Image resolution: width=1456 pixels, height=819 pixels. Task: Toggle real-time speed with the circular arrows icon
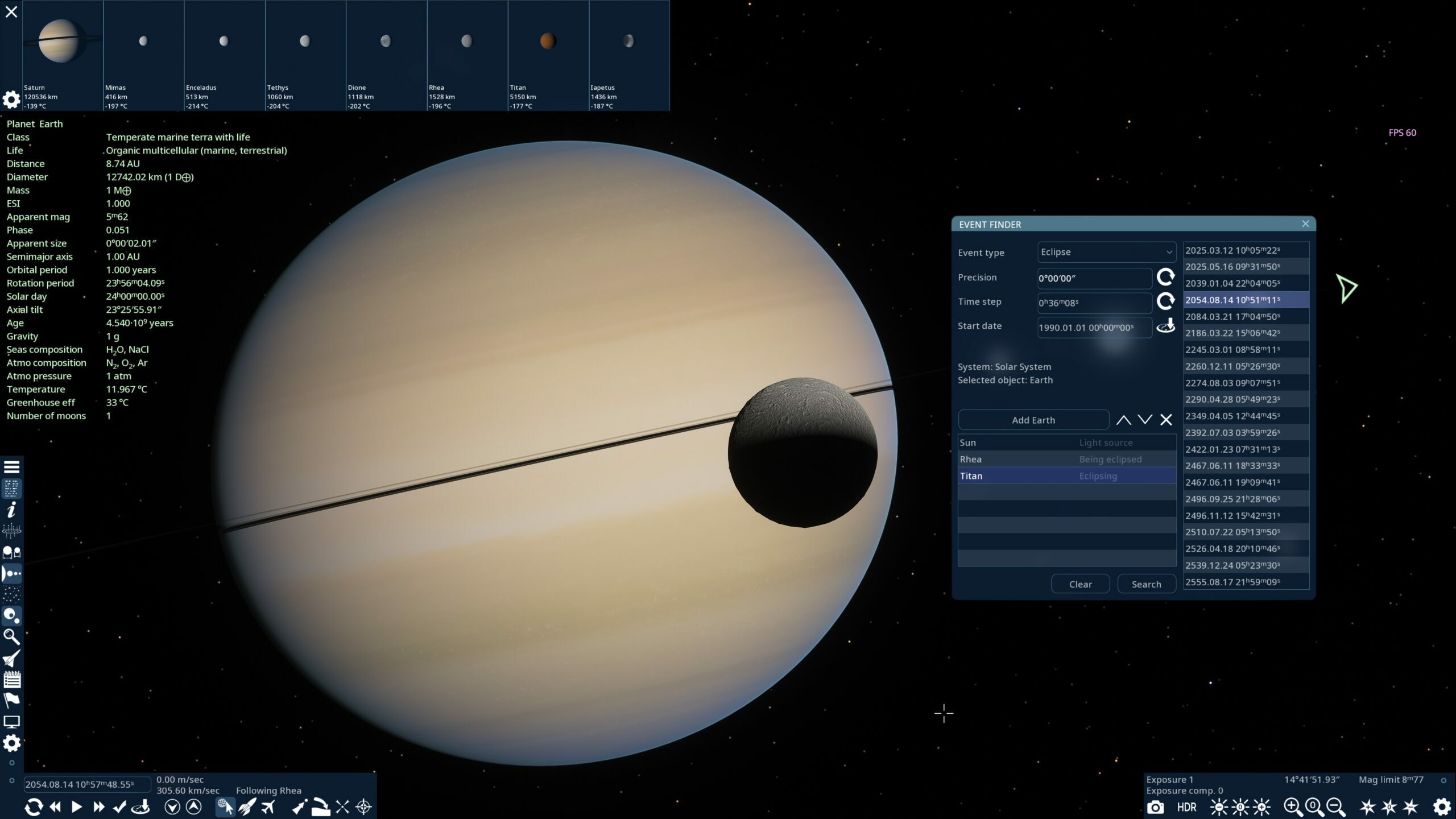click(34, 806)
